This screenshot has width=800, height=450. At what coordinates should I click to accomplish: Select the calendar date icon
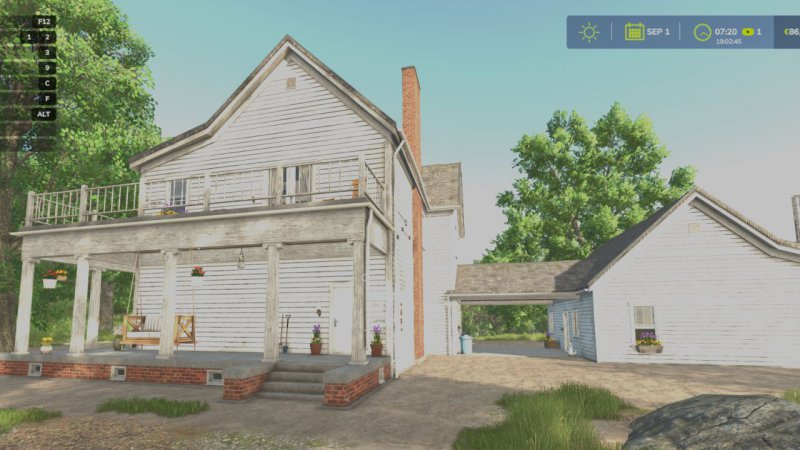[634, 31]
